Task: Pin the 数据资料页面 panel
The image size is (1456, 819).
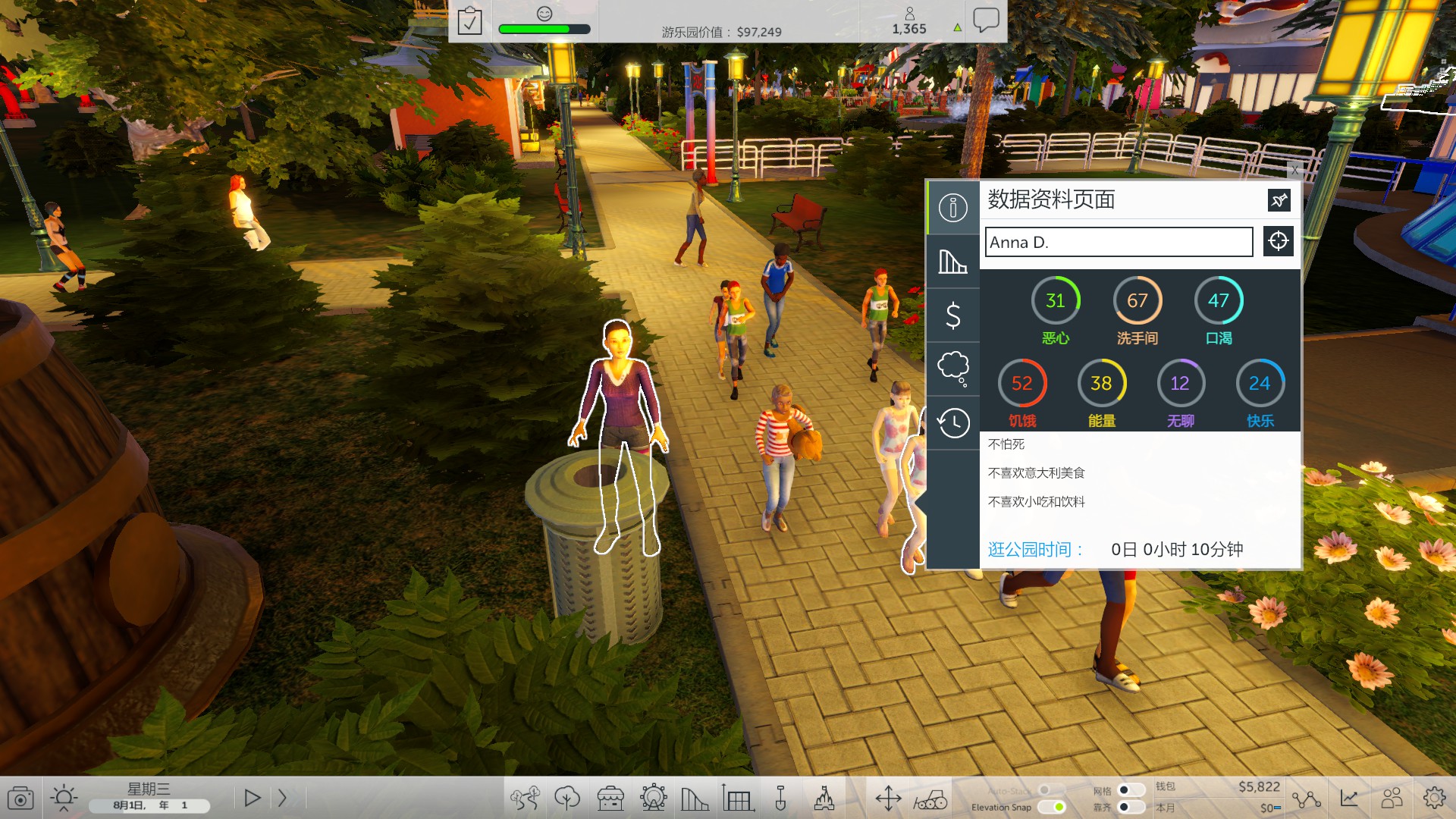Action: [1279, 200]
